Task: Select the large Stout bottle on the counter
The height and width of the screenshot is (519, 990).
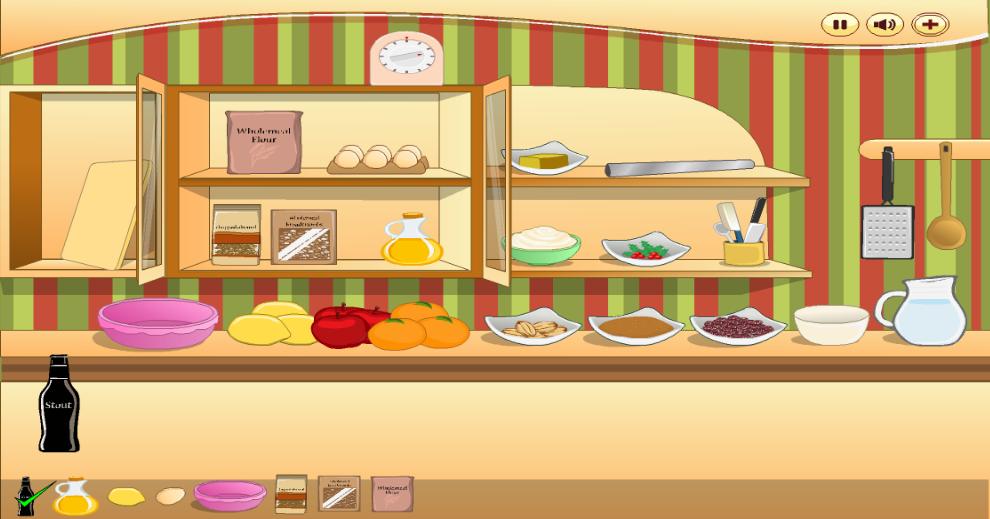Action: tap(58, 405)
